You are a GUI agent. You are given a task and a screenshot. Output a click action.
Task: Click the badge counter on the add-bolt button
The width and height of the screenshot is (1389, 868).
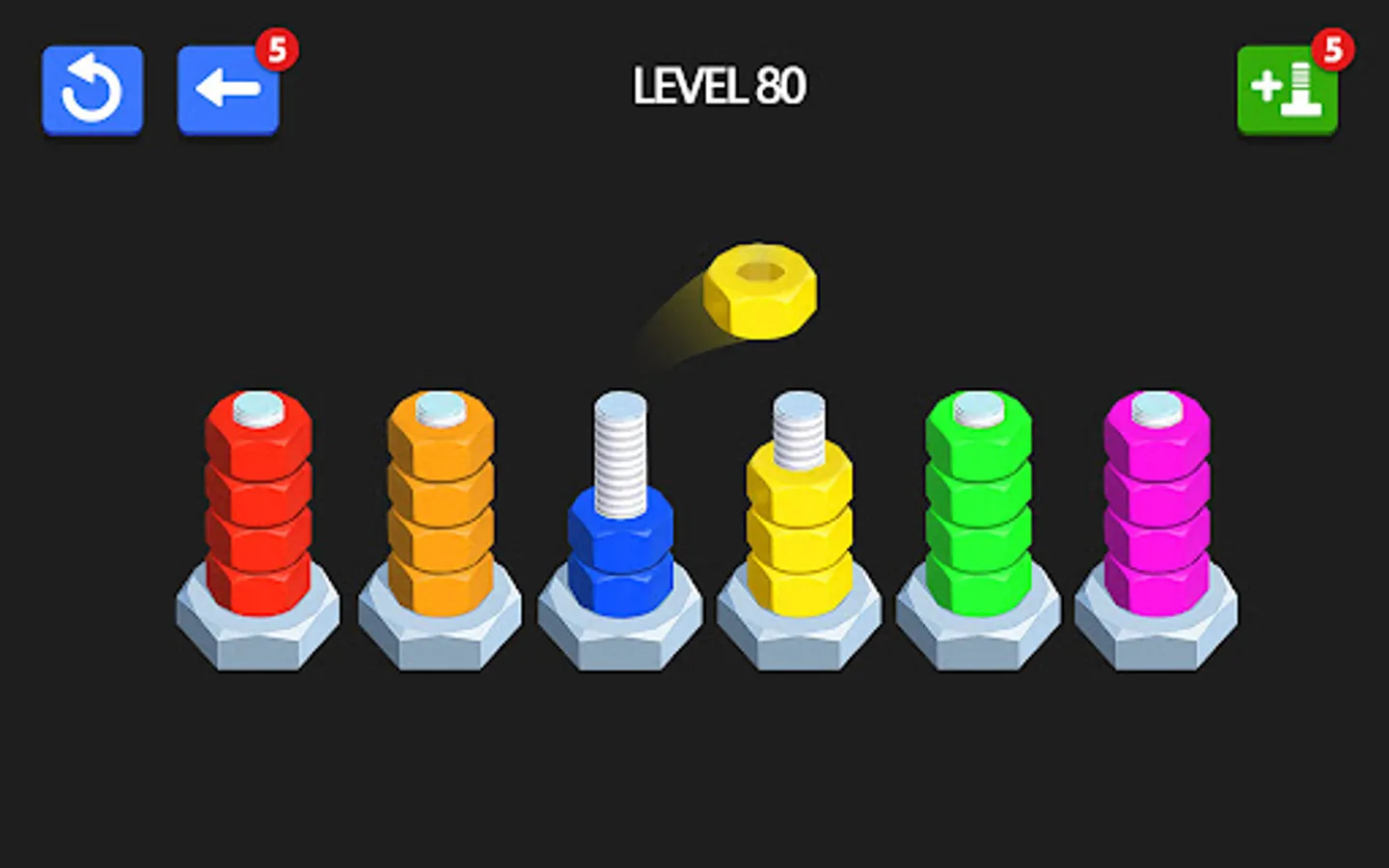[1333, 48]
